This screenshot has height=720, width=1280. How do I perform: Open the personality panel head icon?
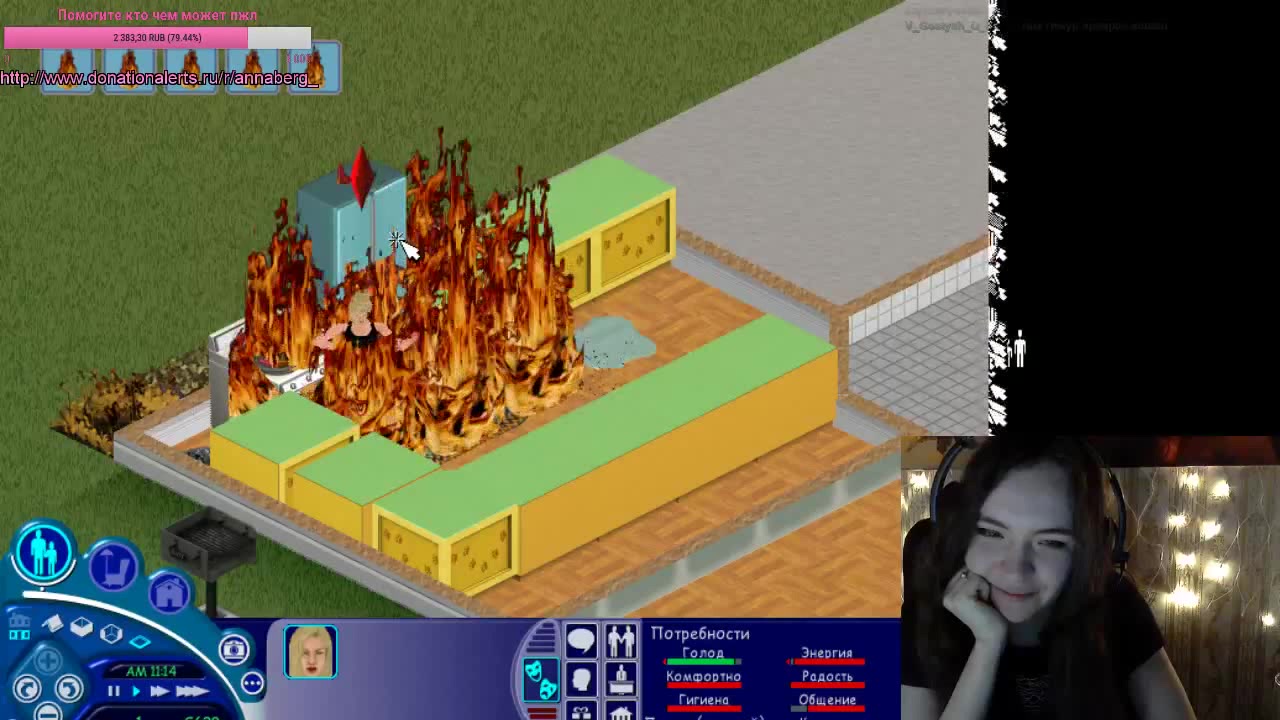click(581, 679)
